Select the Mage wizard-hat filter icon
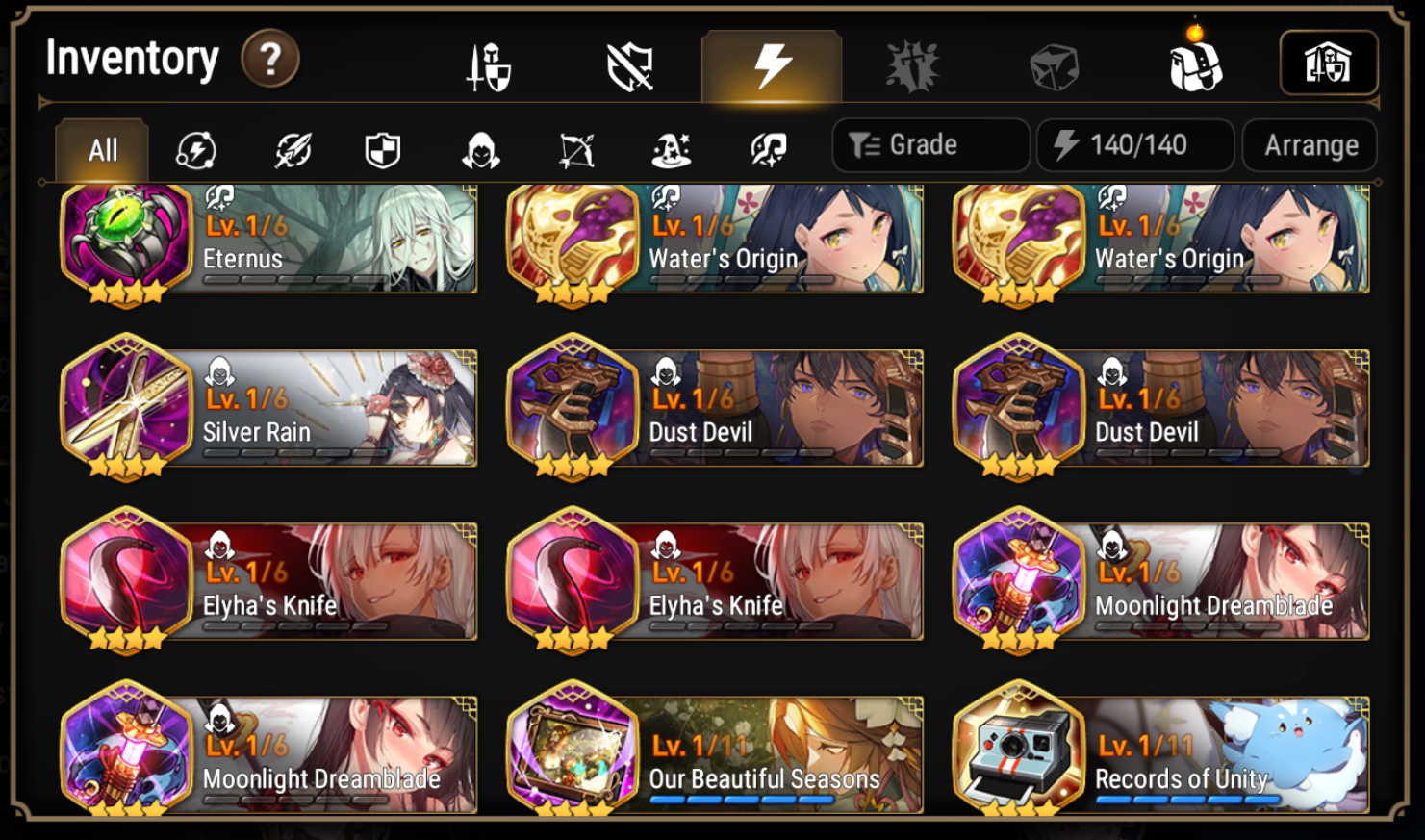 tap(671, 147)
